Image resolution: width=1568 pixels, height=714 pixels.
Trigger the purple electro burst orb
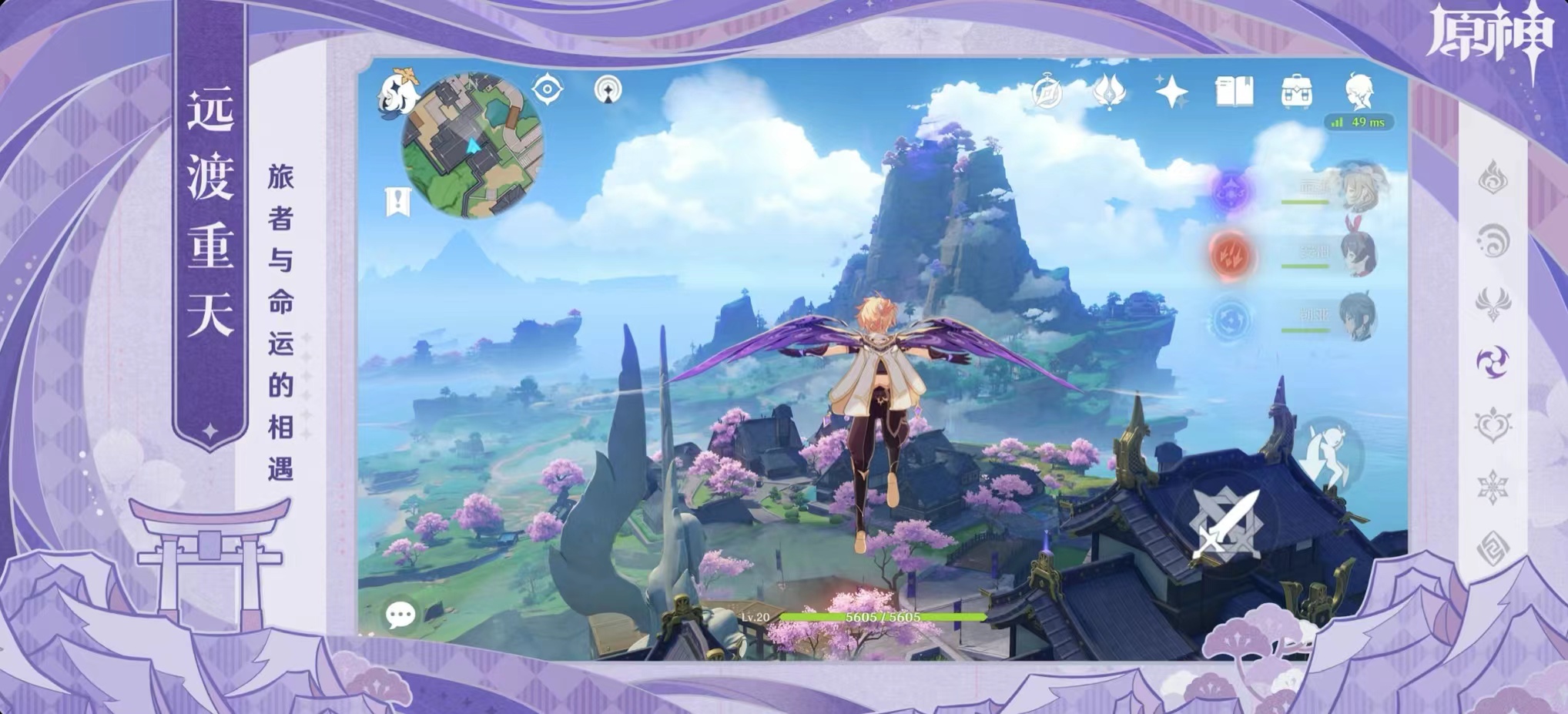(x=1231, y=190)
